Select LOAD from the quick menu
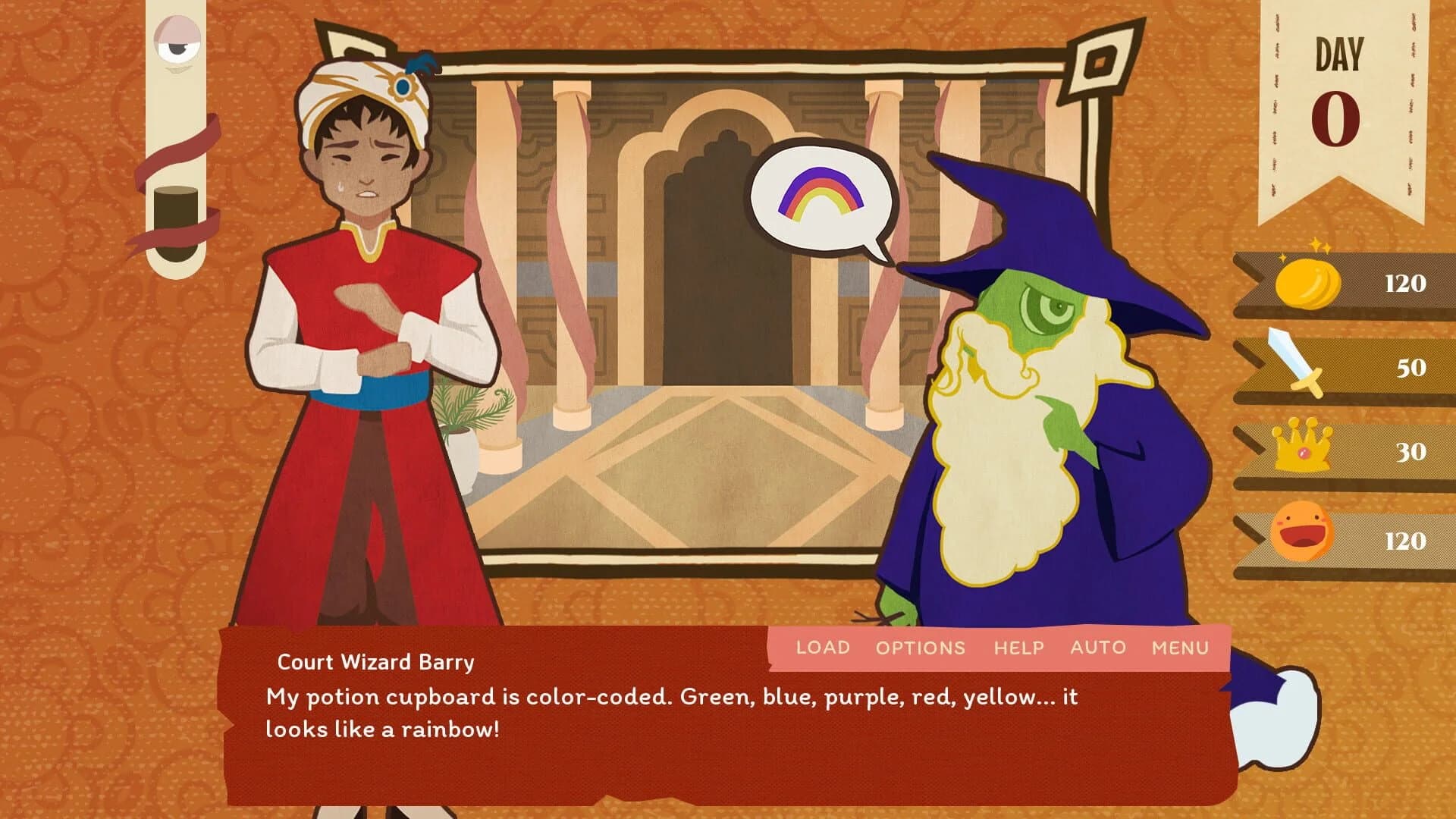 point(821,648)
